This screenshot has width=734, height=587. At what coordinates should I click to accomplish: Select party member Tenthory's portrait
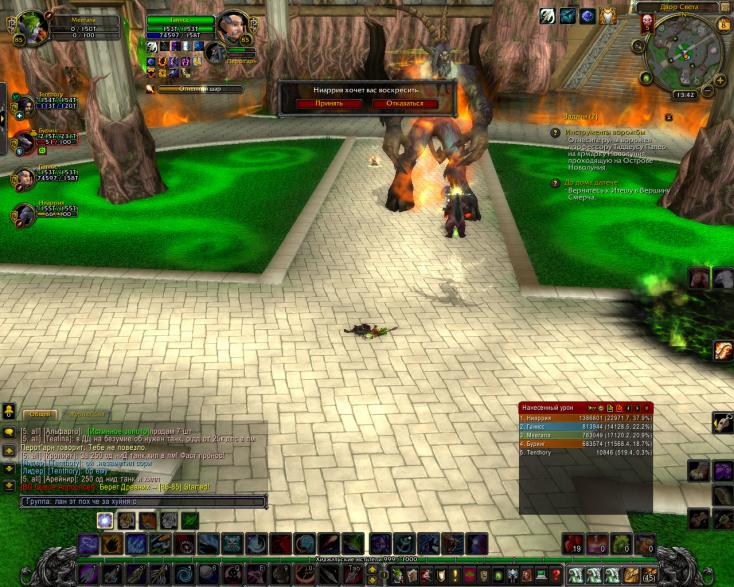pyautogui.click(x=23, y=104)
